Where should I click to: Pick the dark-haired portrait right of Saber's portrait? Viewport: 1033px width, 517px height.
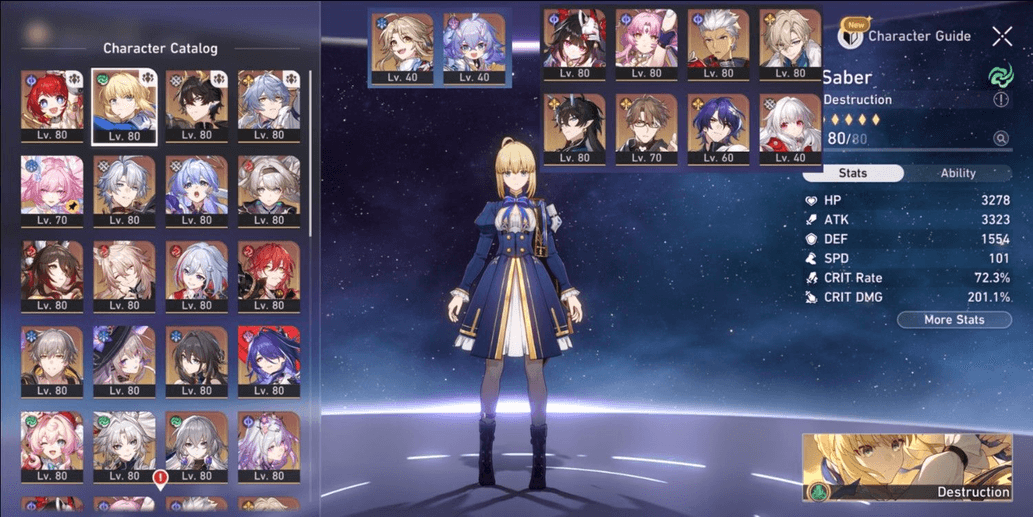(196, 106)
